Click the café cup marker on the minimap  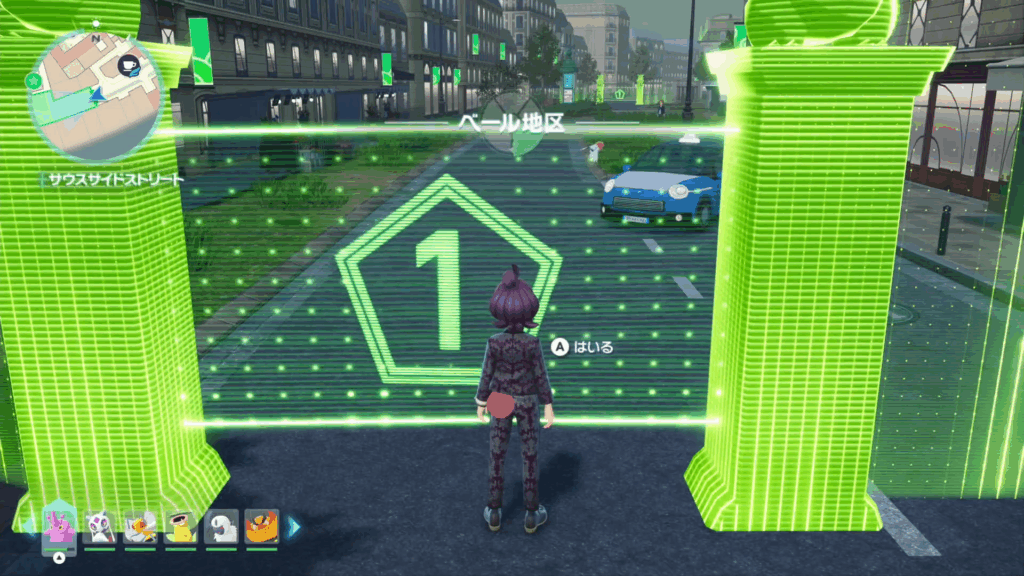[x=128, y=67]
